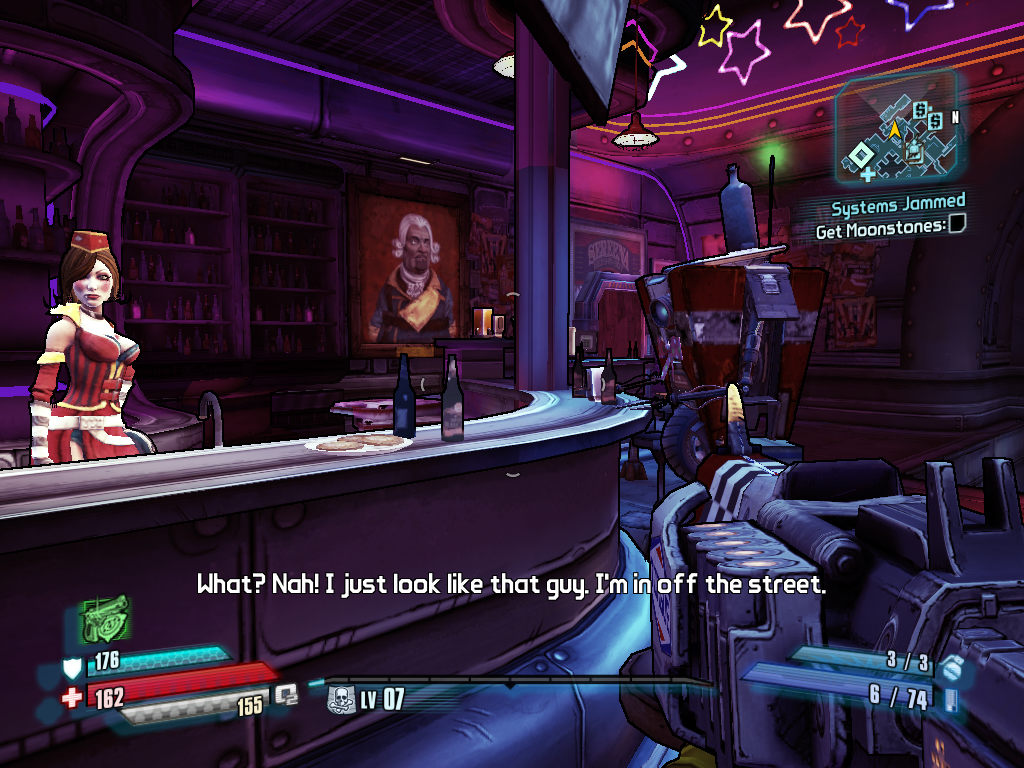Select the grenade icon beside 3 / 3
This screenshot has width=1024, height=768.
point(951,667)
